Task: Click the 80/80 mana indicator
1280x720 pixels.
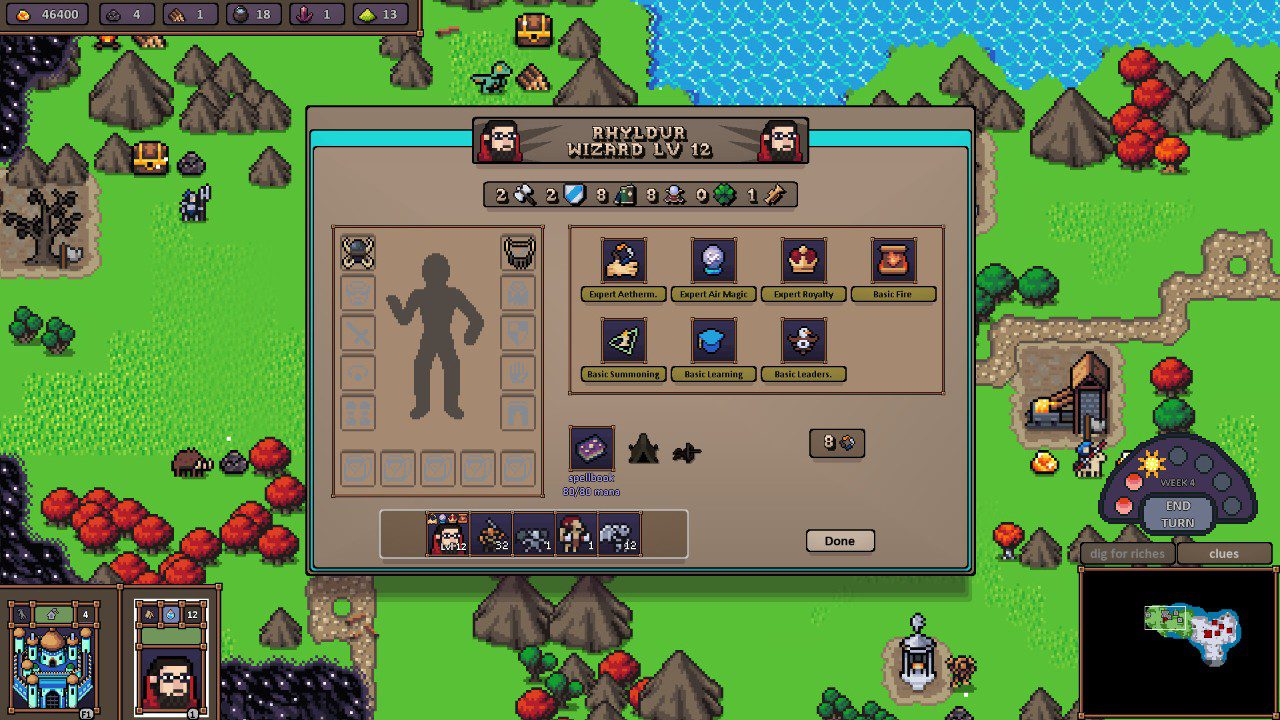Action: click(x=592, y=491)
